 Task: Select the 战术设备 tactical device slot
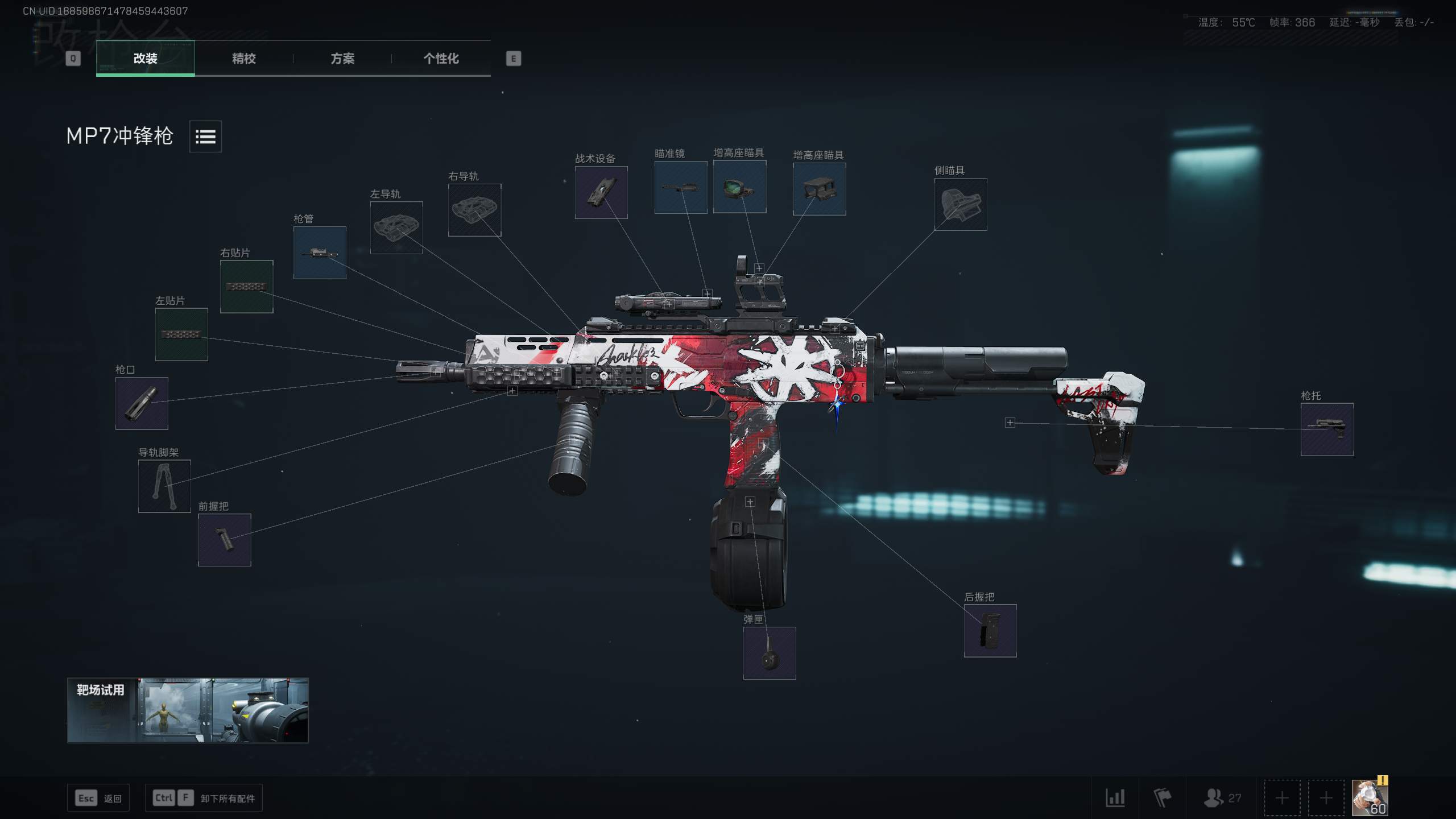601,192
